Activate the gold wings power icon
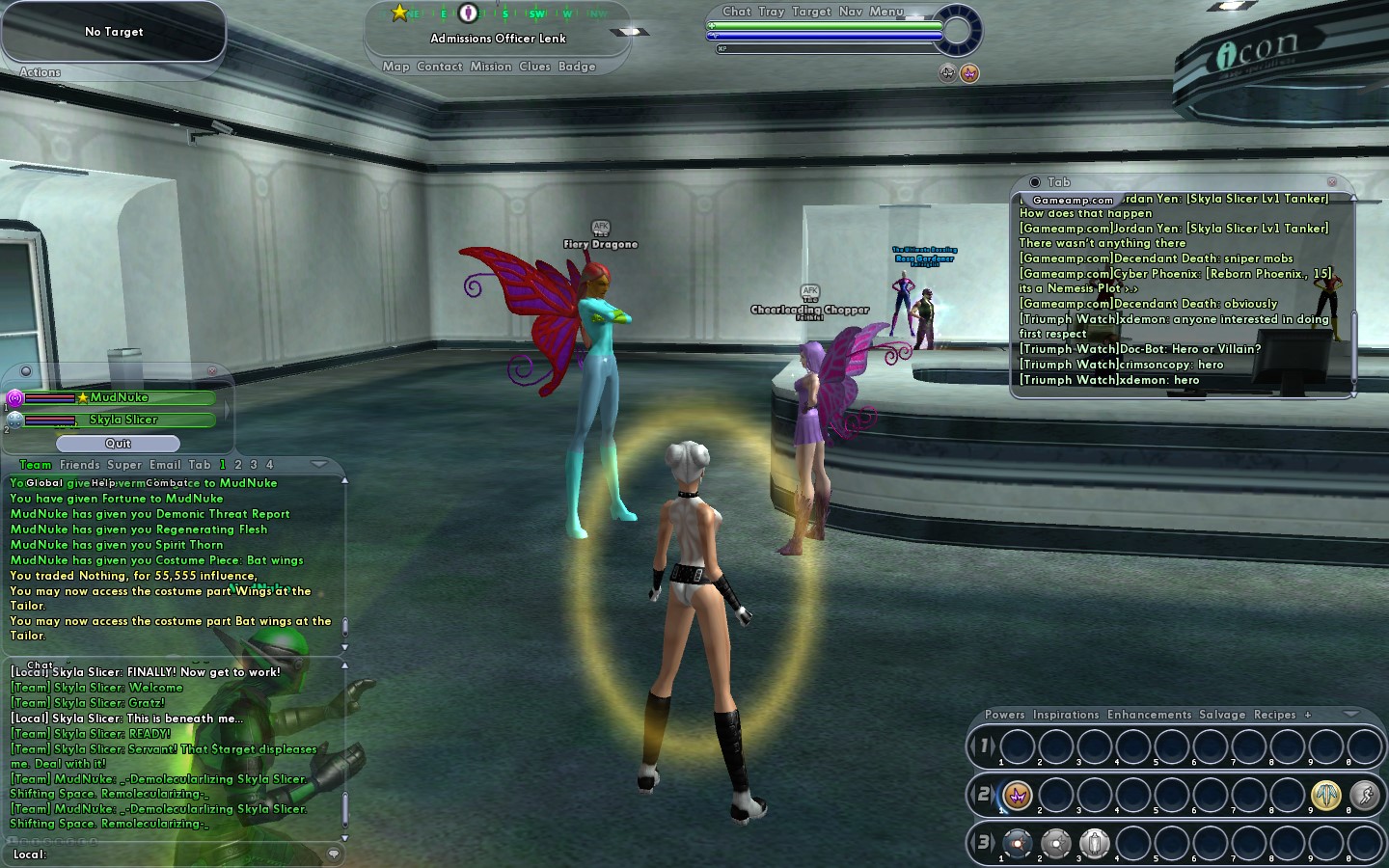The height and width of the screenshot is (868, 1389). (1326, 795)
